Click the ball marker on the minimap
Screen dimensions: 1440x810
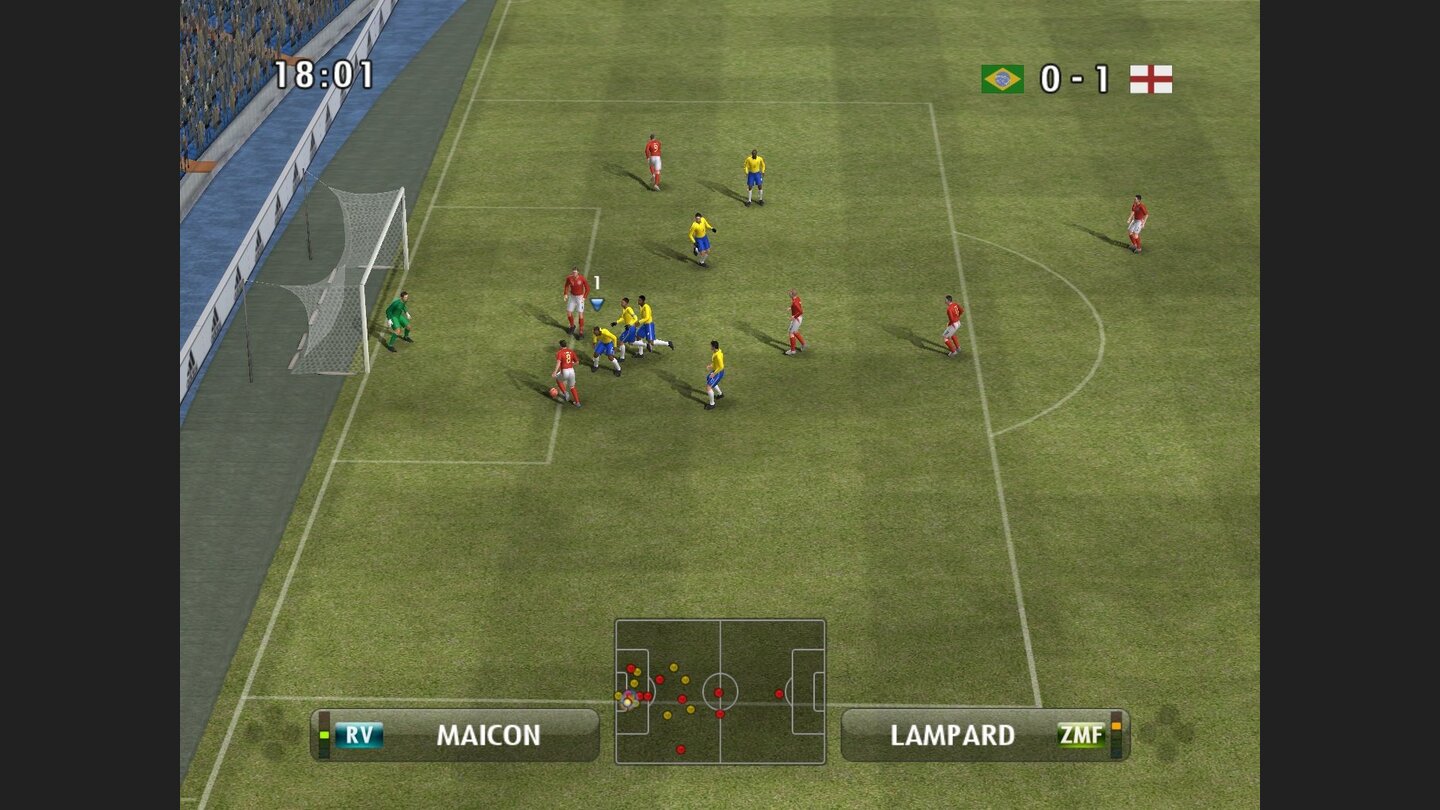[628, 701]
